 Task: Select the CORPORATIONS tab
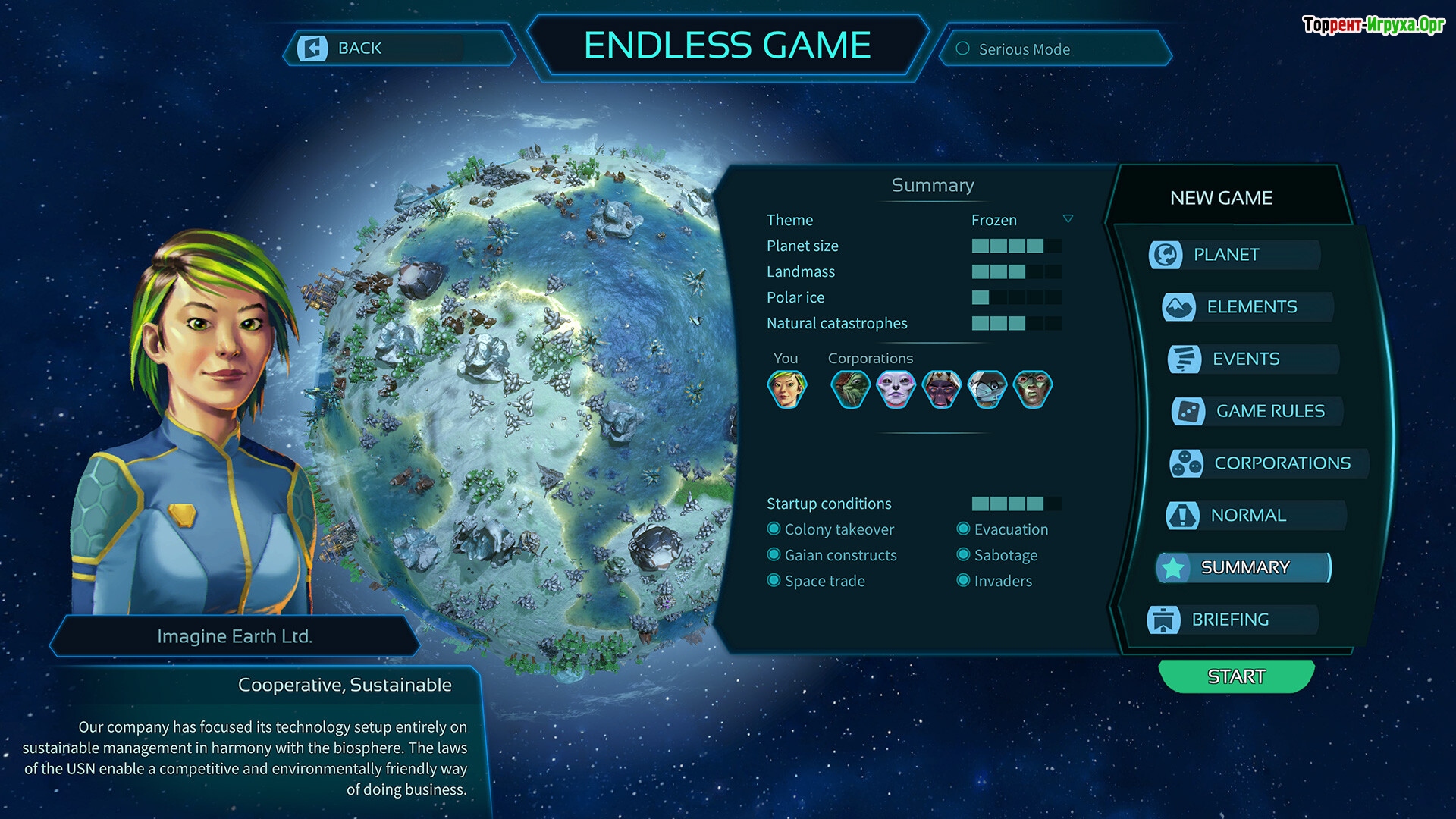1282,463
